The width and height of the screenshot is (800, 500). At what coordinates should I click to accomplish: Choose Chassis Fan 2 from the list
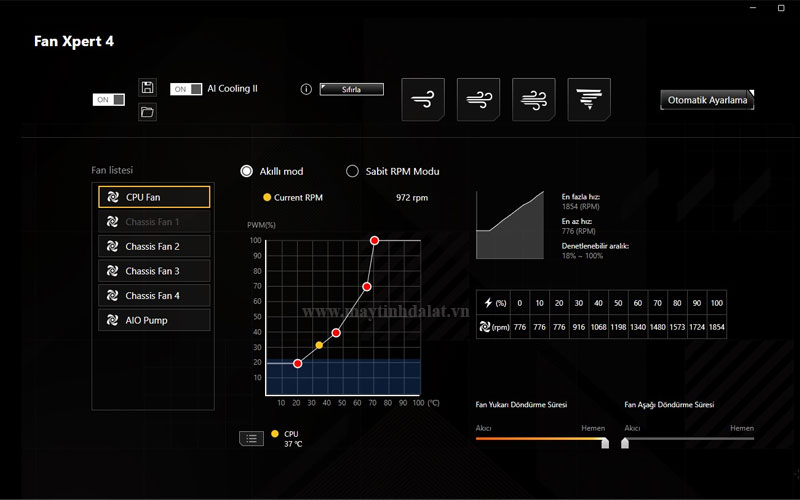pos(154,246)
